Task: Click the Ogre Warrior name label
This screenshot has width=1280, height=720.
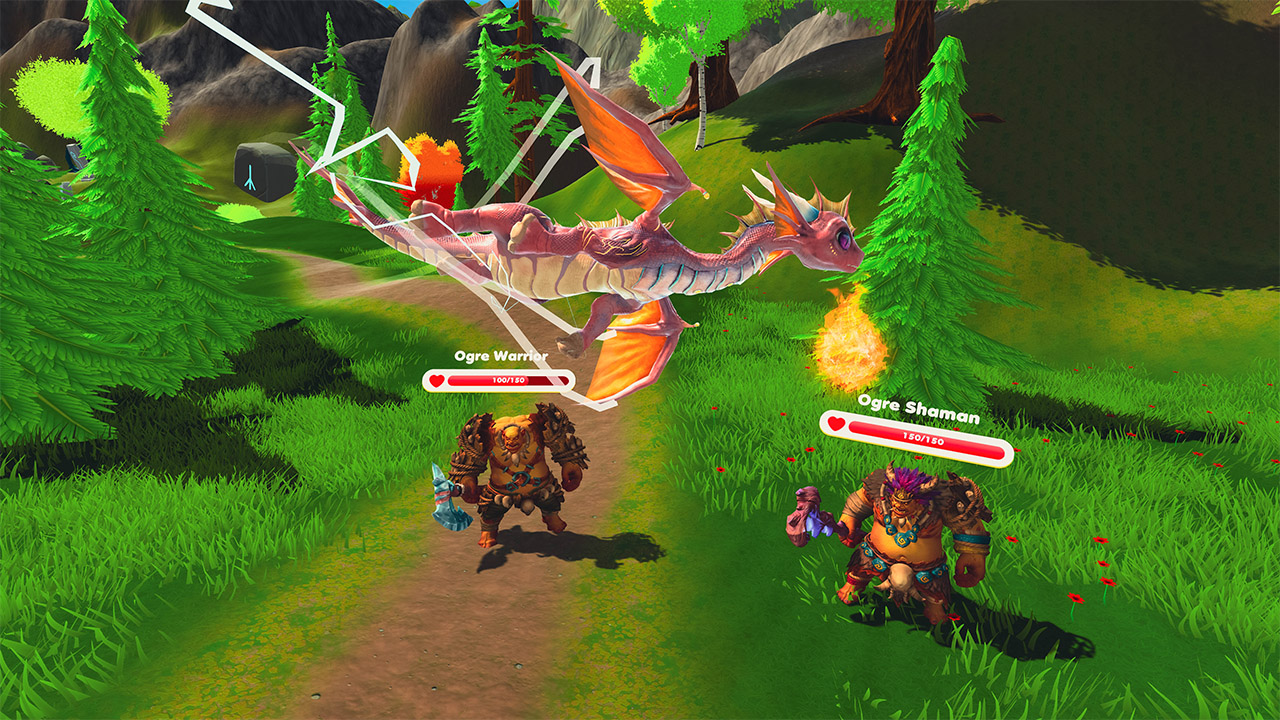Action: point(500,356)
